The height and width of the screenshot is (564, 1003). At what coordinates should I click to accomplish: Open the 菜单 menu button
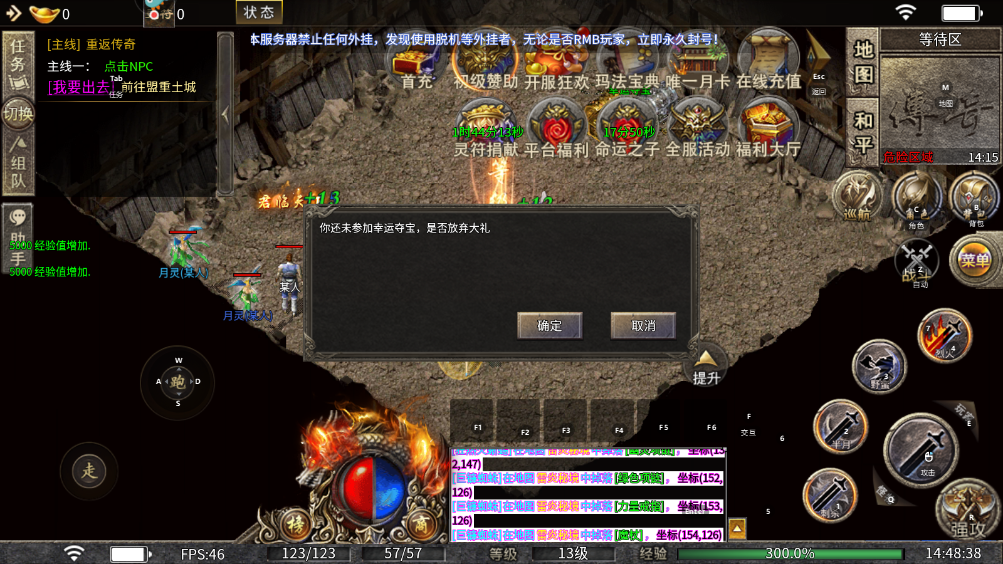pyautogui.click(x=973, y=261)
